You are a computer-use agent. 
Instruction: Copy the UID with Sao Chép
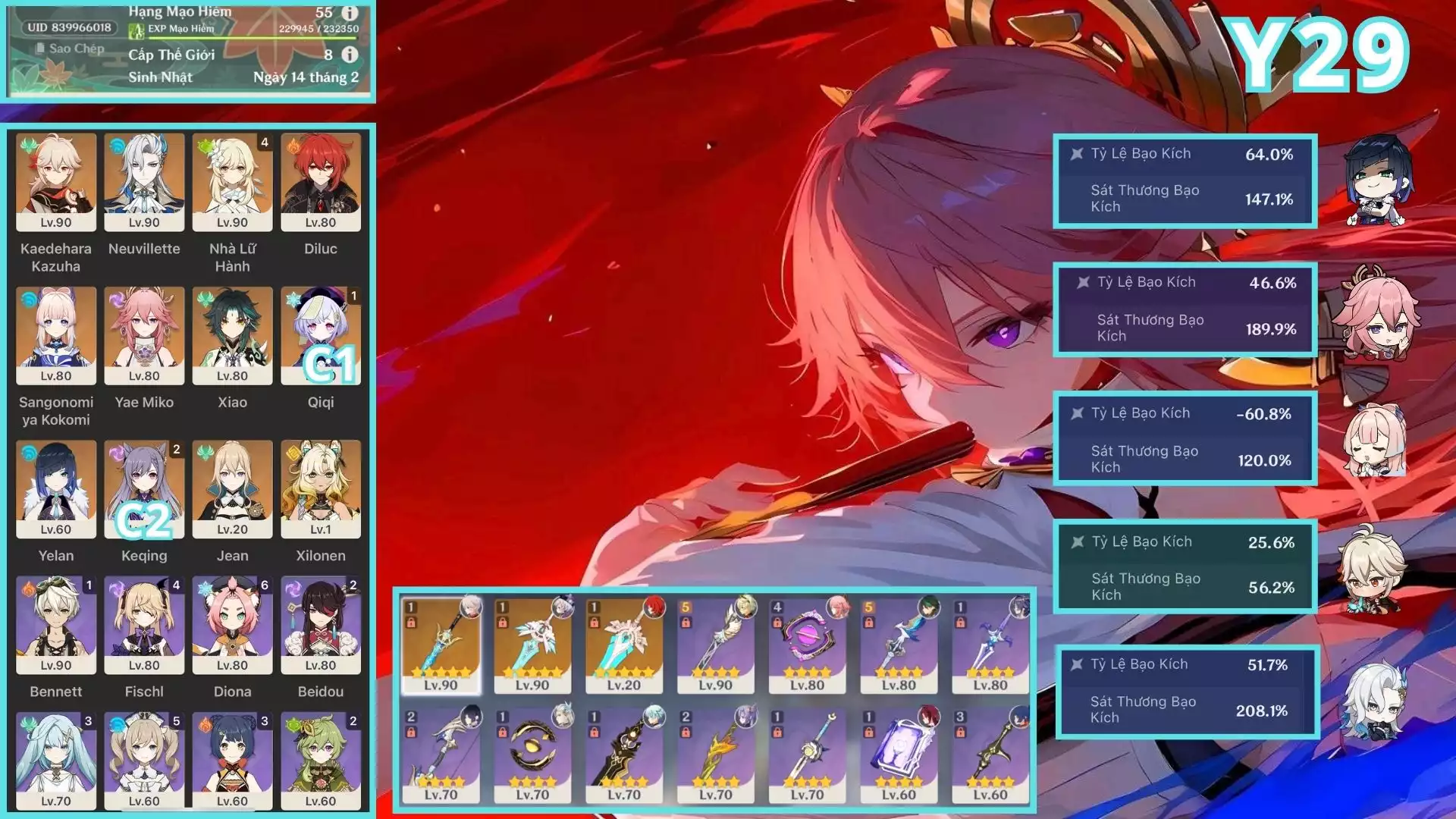click(x=70, y=49)
